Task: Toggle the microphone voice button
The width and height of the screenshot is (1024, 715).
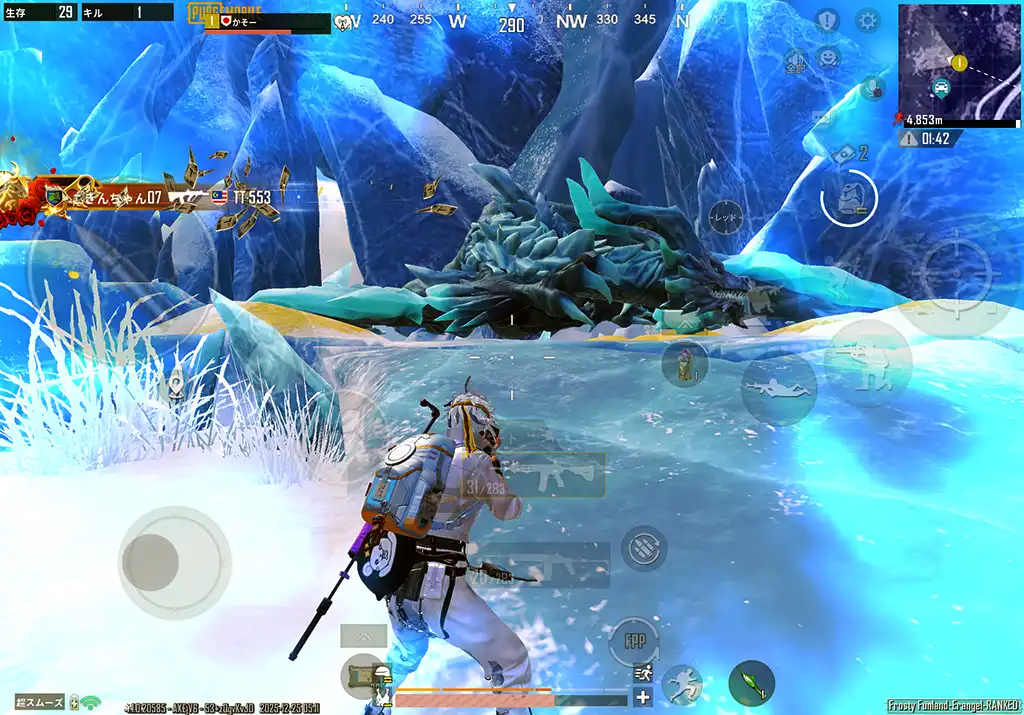Action: click(872, 88)
